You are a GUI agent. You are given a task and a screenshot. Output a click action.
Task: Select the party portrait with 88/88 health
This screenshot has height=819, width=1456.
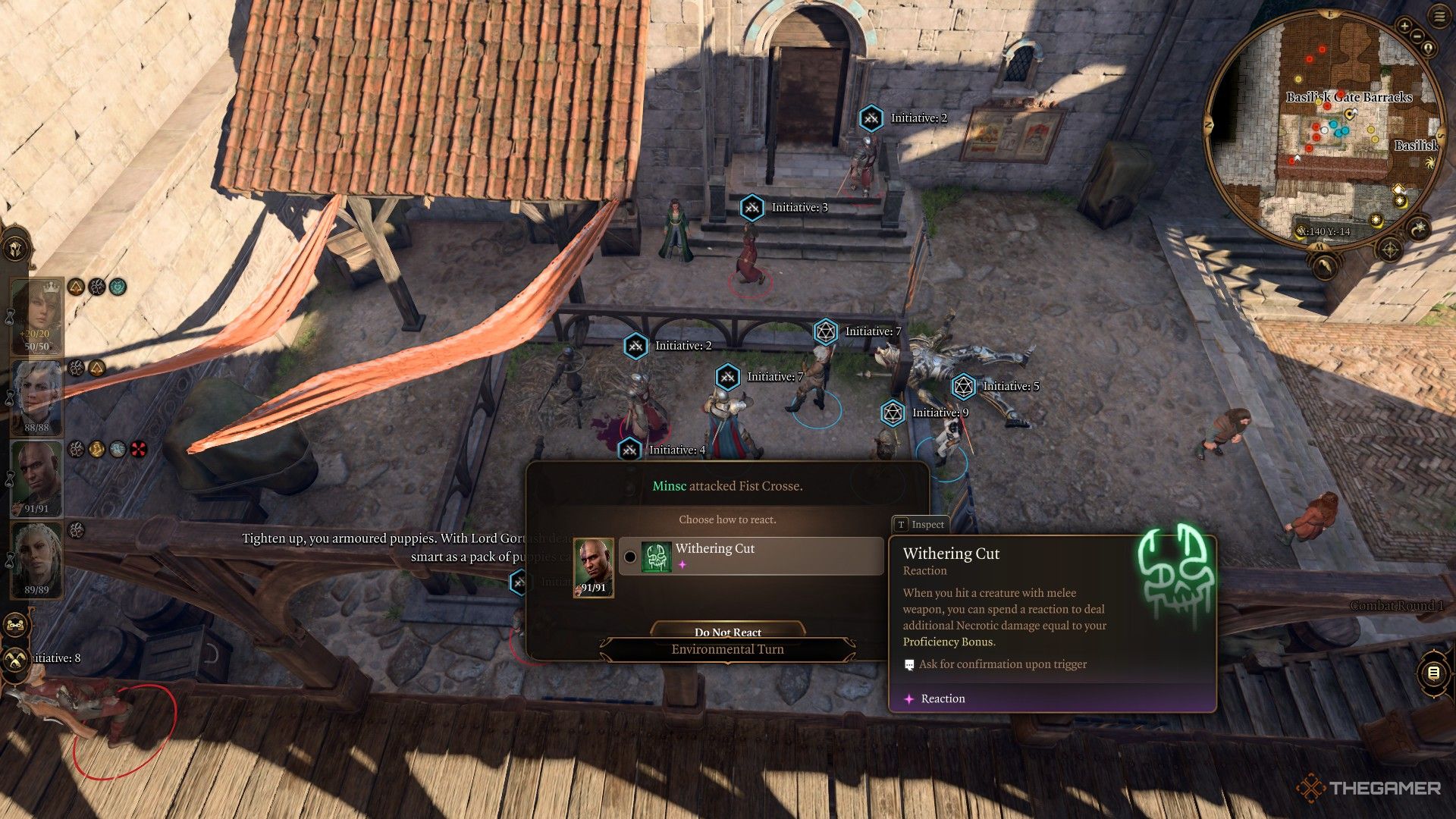36,397
